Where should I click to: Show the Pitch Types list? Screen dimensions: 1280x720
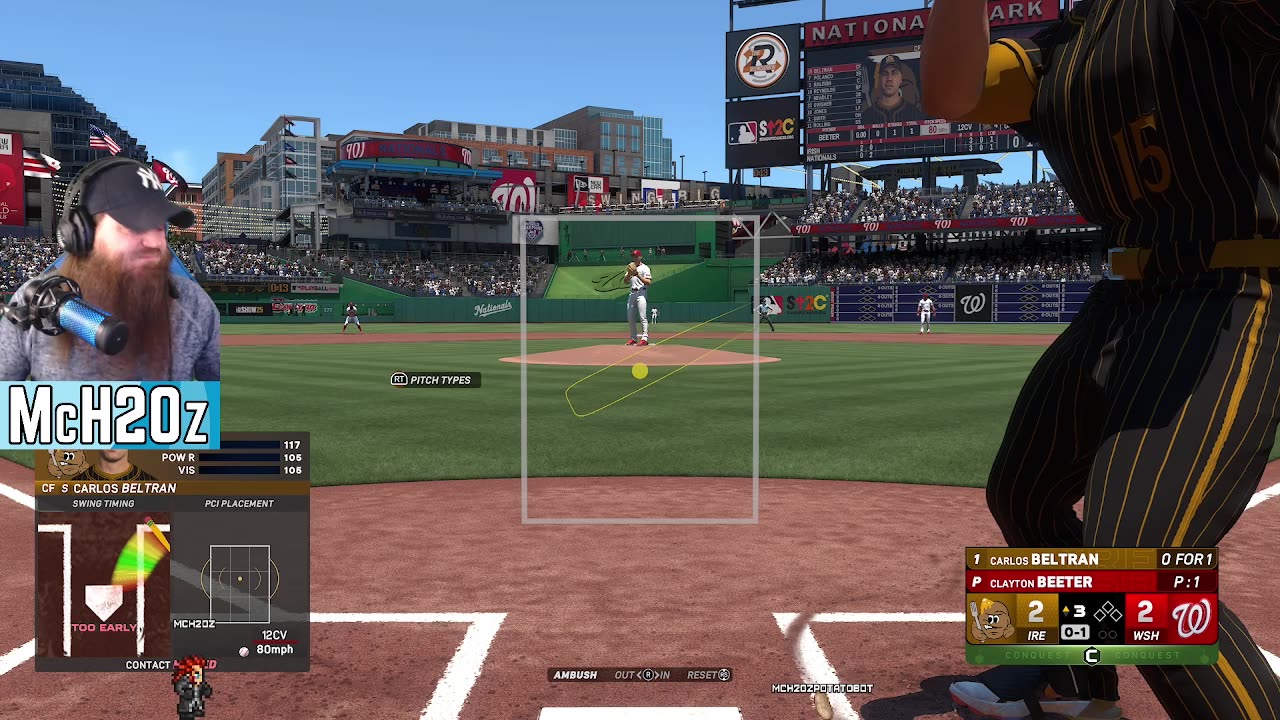[431, 380]
